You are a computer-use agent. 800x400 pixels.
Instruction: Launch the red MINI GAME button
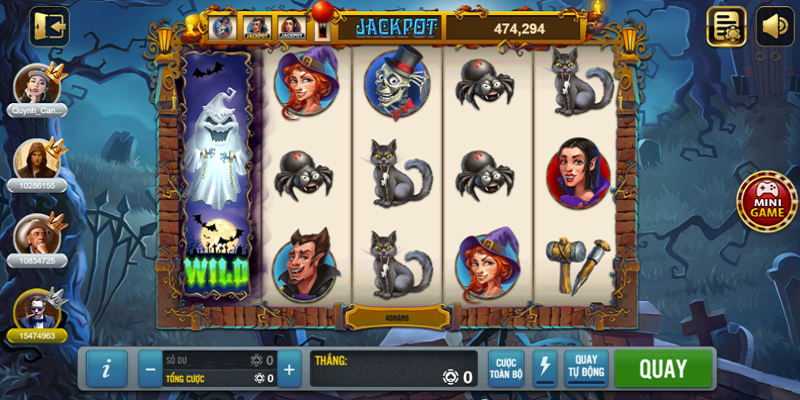[x=766, y=198]
